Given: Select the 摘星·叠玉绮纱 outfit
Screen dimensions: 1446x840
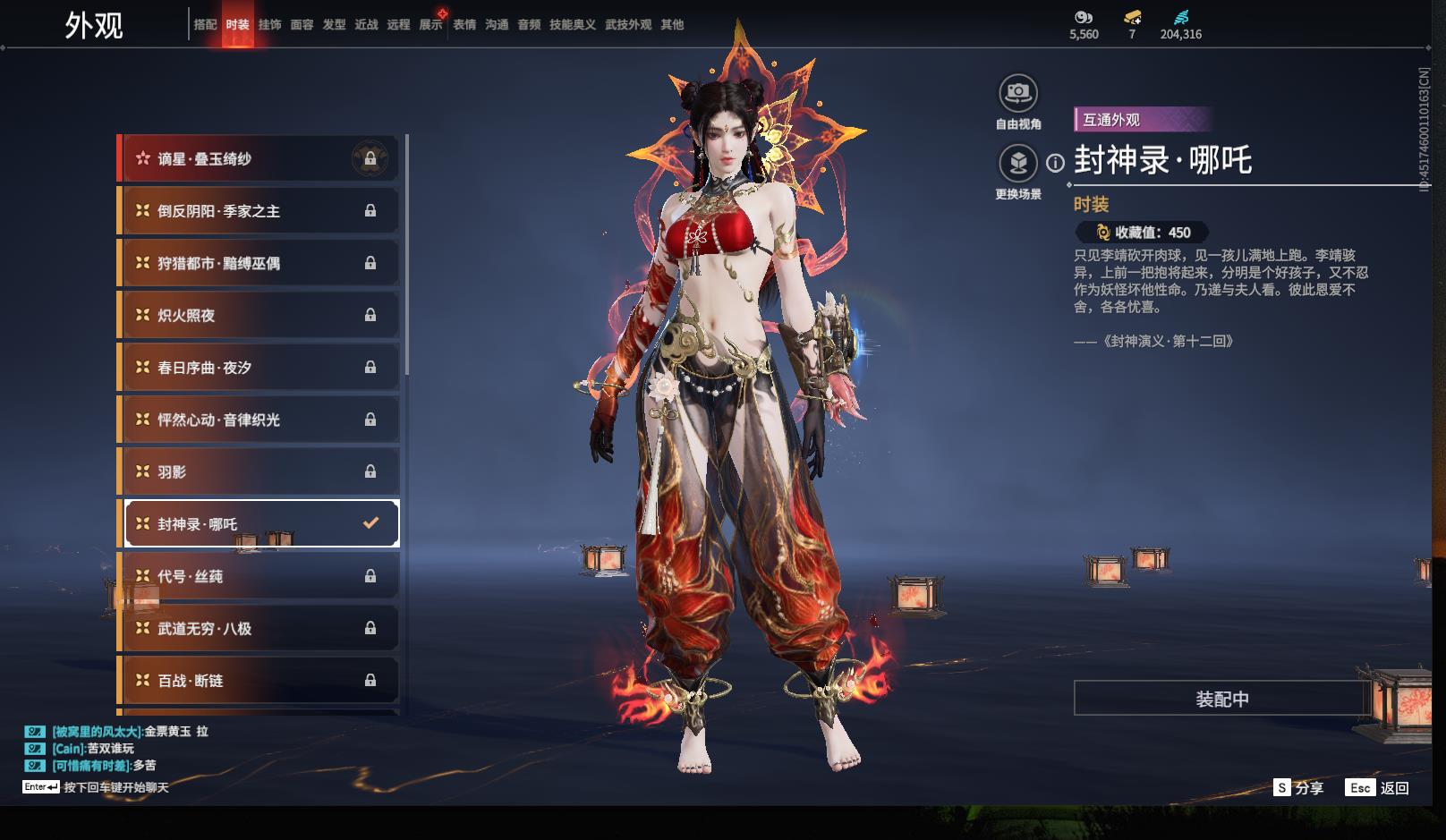Looking at the screenshot, I should click(258, 159).
